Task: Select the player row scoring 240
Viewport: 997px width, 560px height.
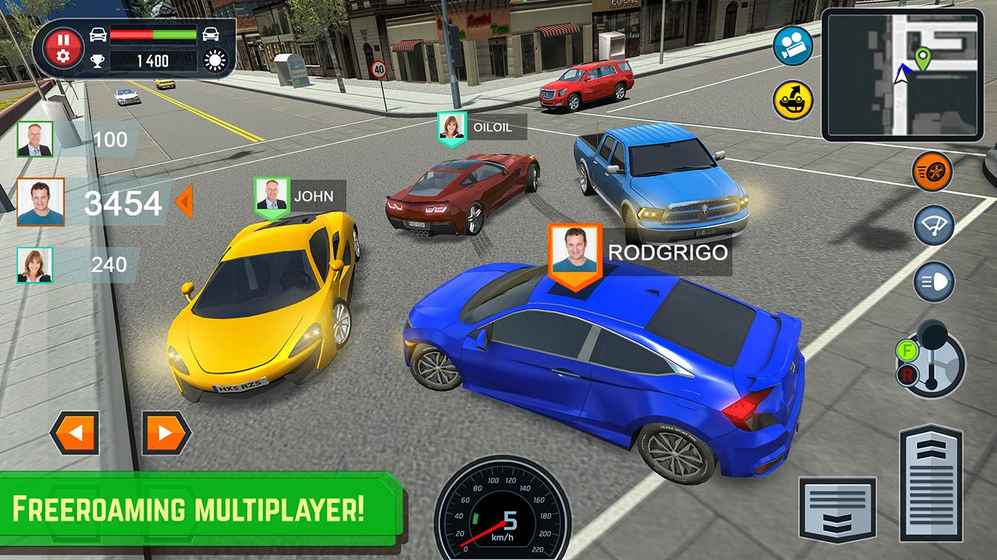Action: click(75, 265)
